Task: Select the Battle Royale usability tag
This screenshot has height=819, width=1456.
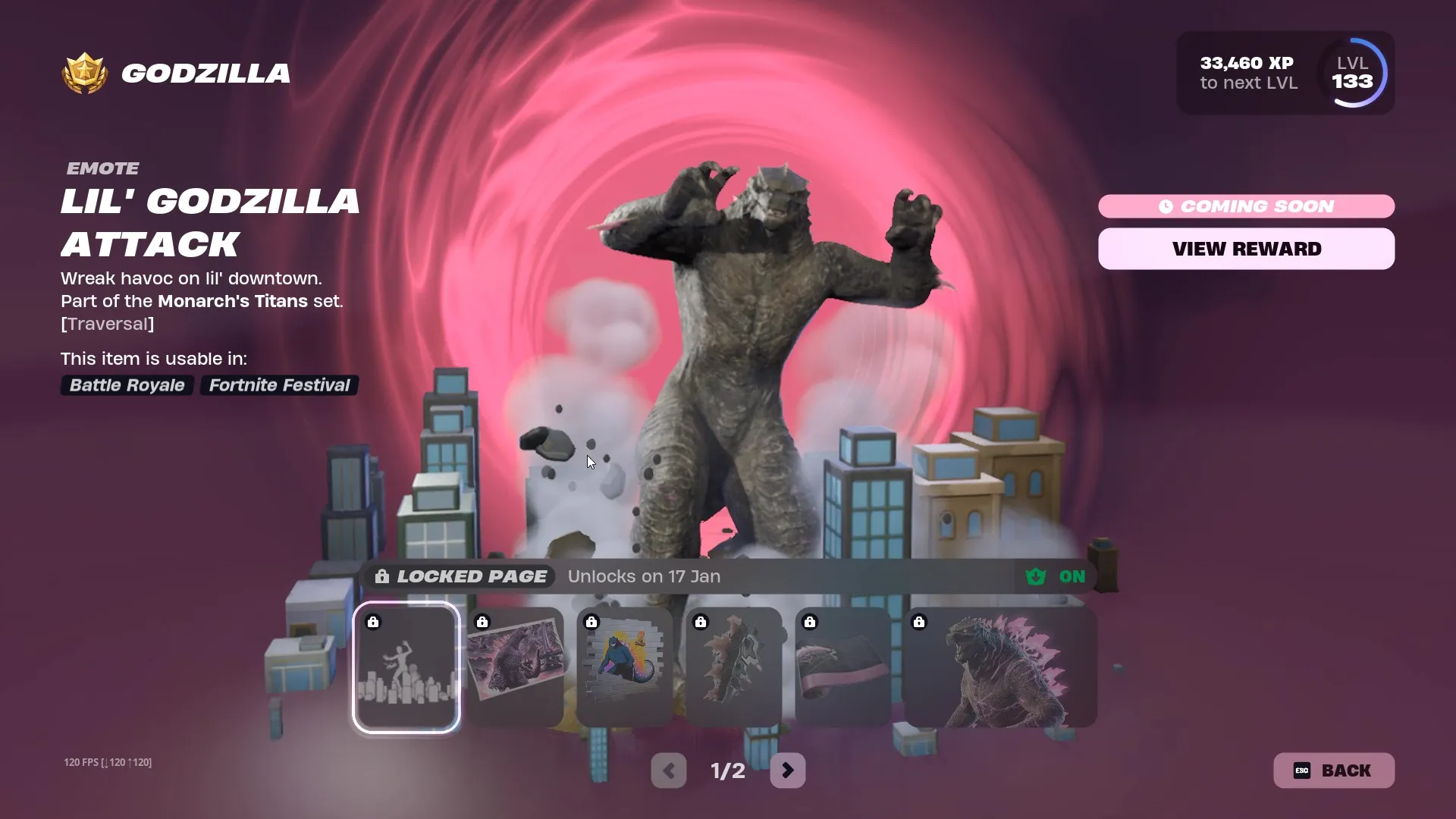Action: point(127,385)
